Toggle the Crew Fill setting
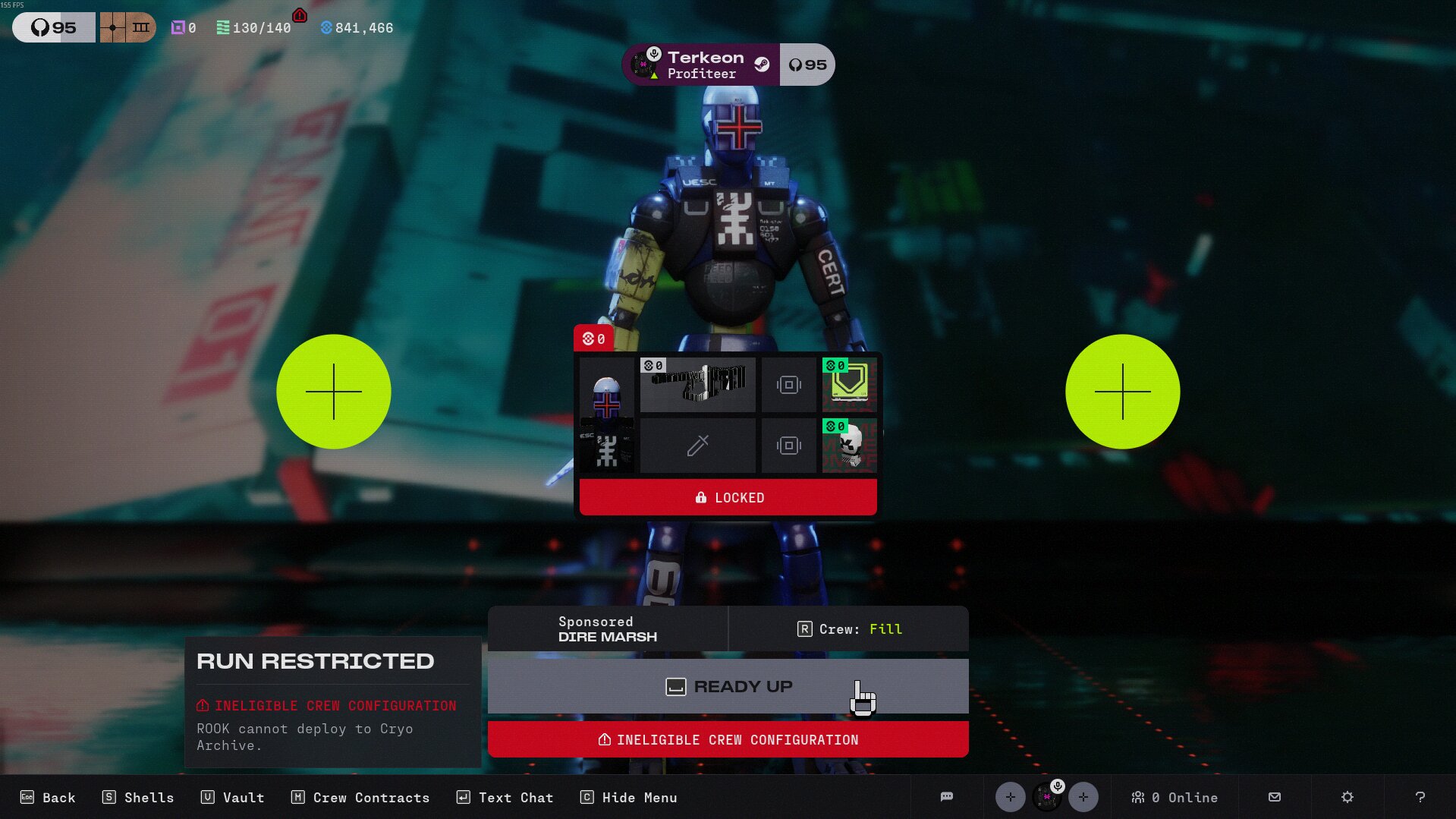Viewport: 1456px width, 819px height. coord(848,629)
